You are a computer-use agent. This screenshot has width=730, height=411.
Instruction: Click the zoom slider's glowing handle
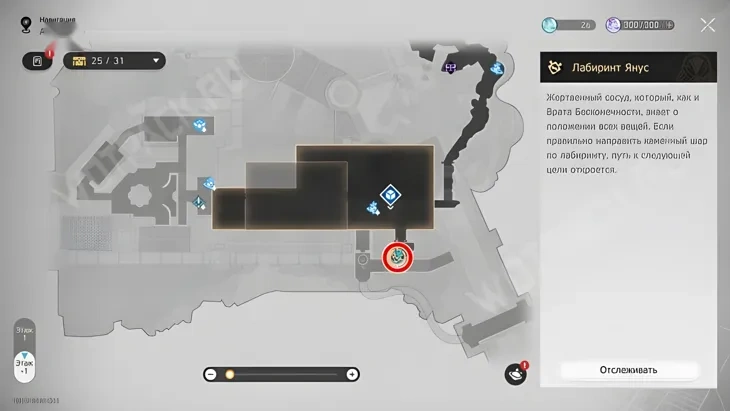point(229,374)
